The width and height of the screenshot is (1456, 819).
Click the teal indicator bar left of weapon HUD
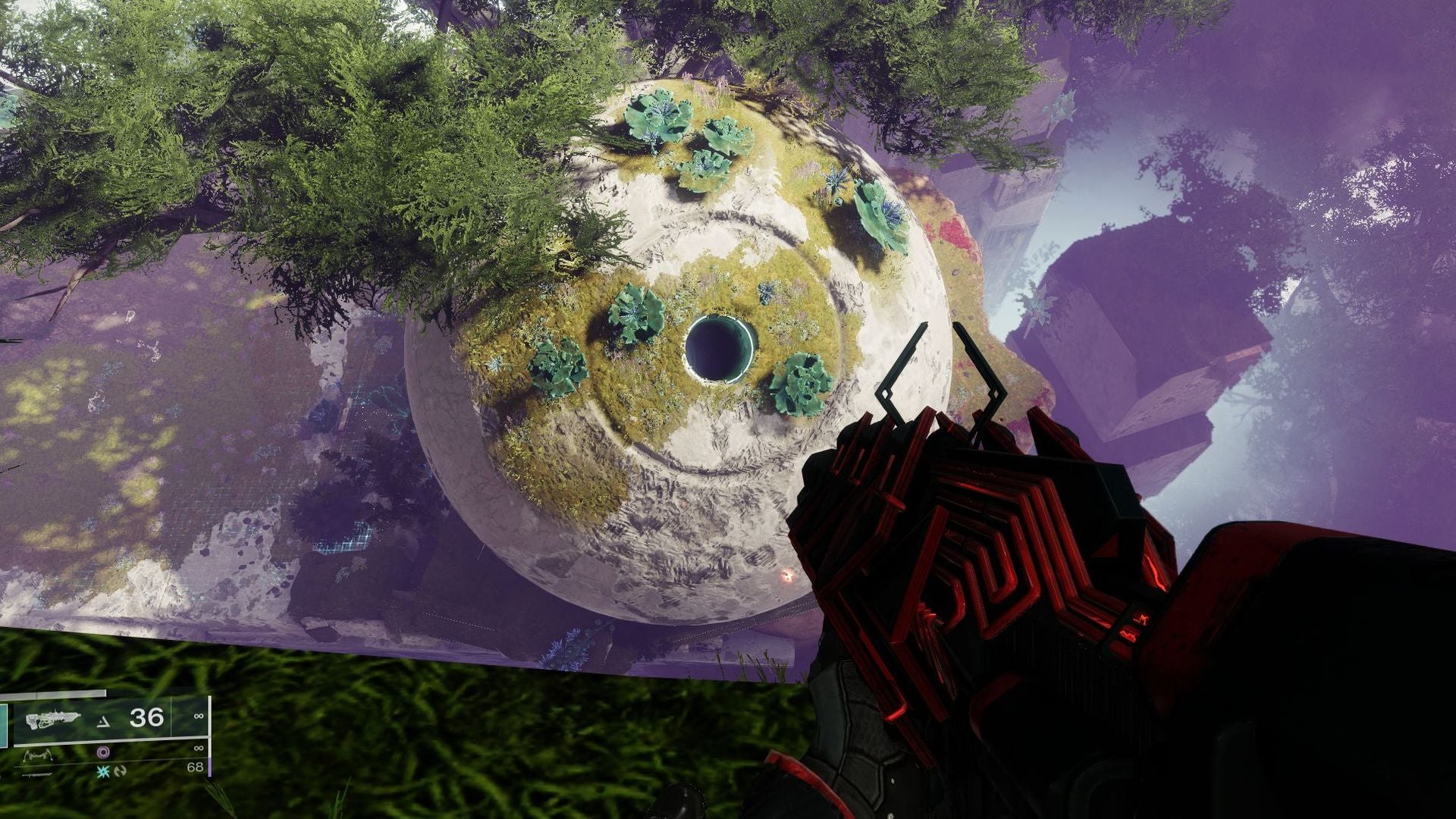pyautogui.click(x=4, y=725)
